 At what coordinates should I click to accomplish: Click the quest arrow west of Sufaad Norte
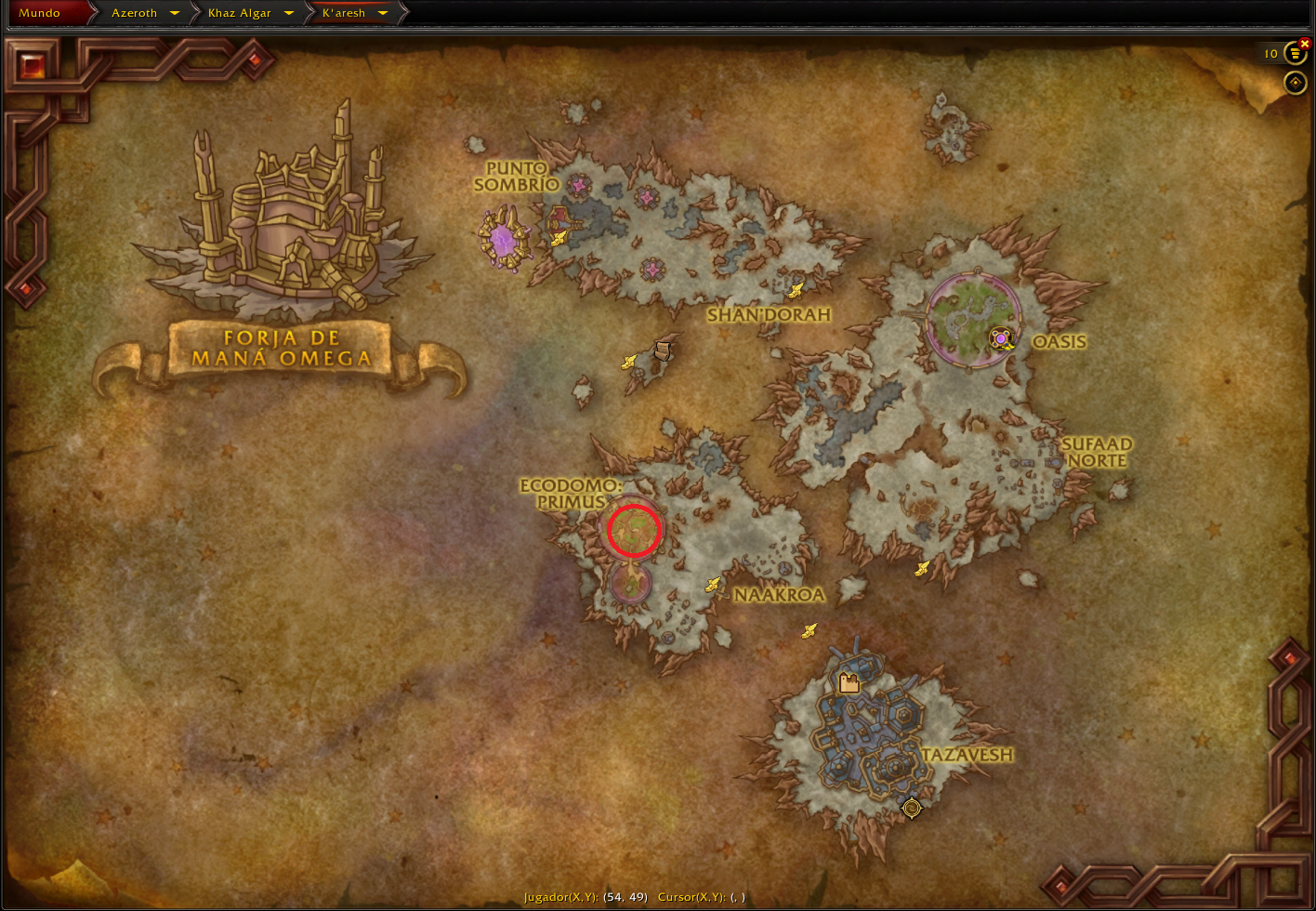click(x=920, y=568)
